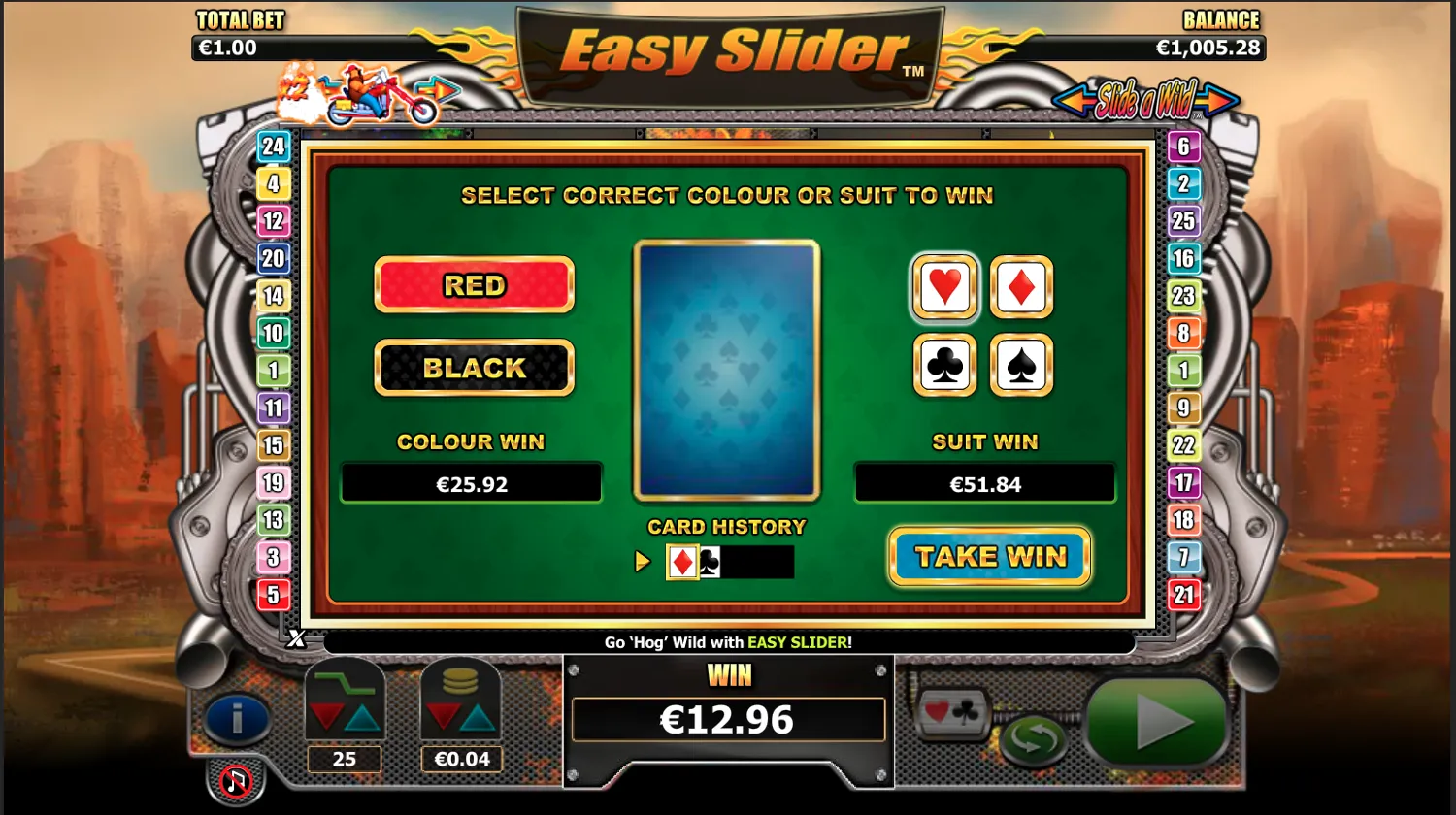Open the game information screen
Screen dimensions: 1456x815
237,720
